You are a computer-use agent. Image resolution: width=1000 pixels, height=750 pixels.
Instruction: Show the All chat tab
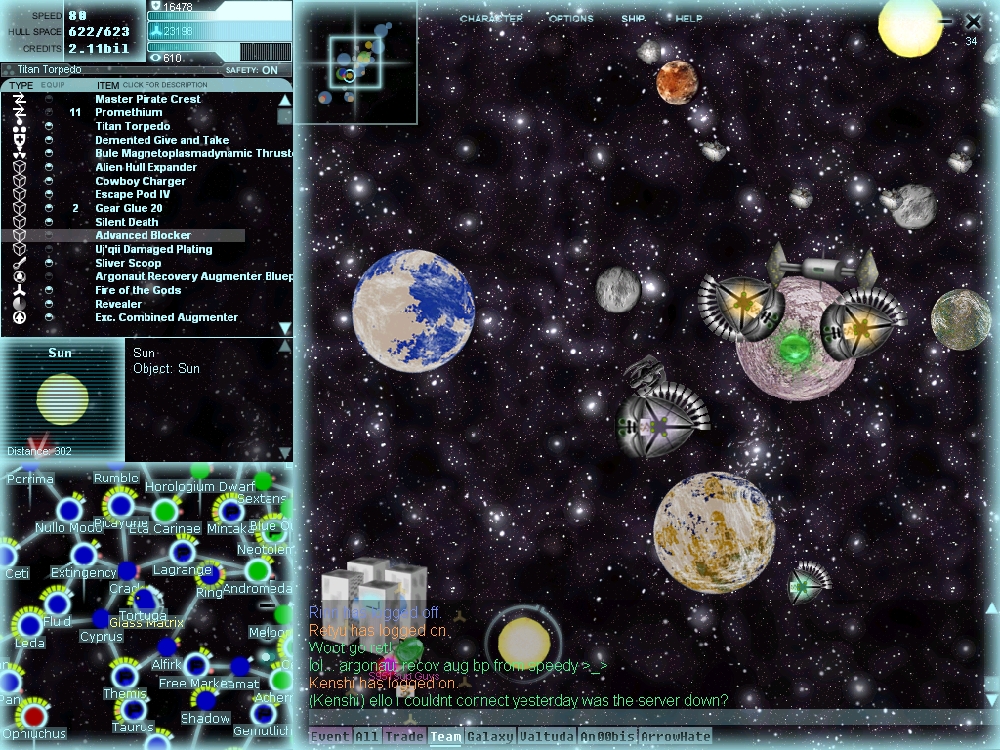[367, 737]
